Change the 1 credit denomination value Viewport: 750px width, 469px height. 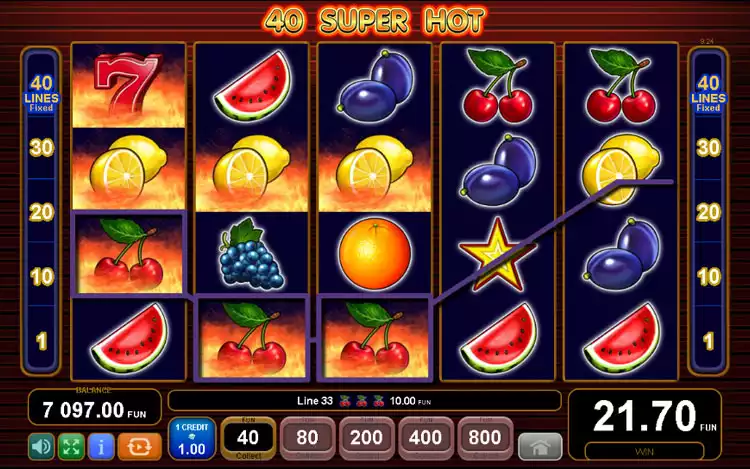[x=191, y=439]
